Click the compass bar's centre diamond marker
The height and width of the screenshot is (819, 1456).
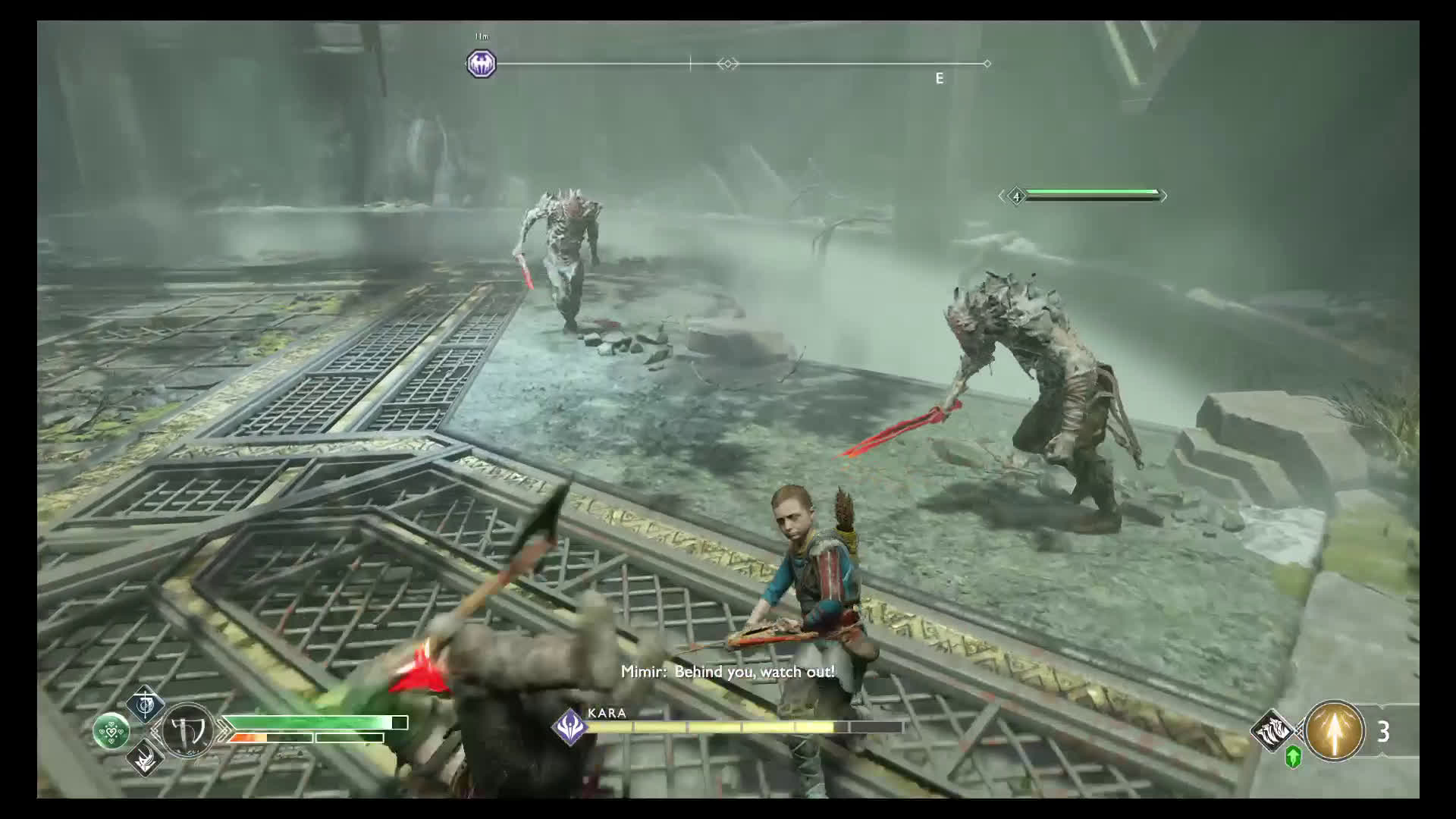coord(727,64)
